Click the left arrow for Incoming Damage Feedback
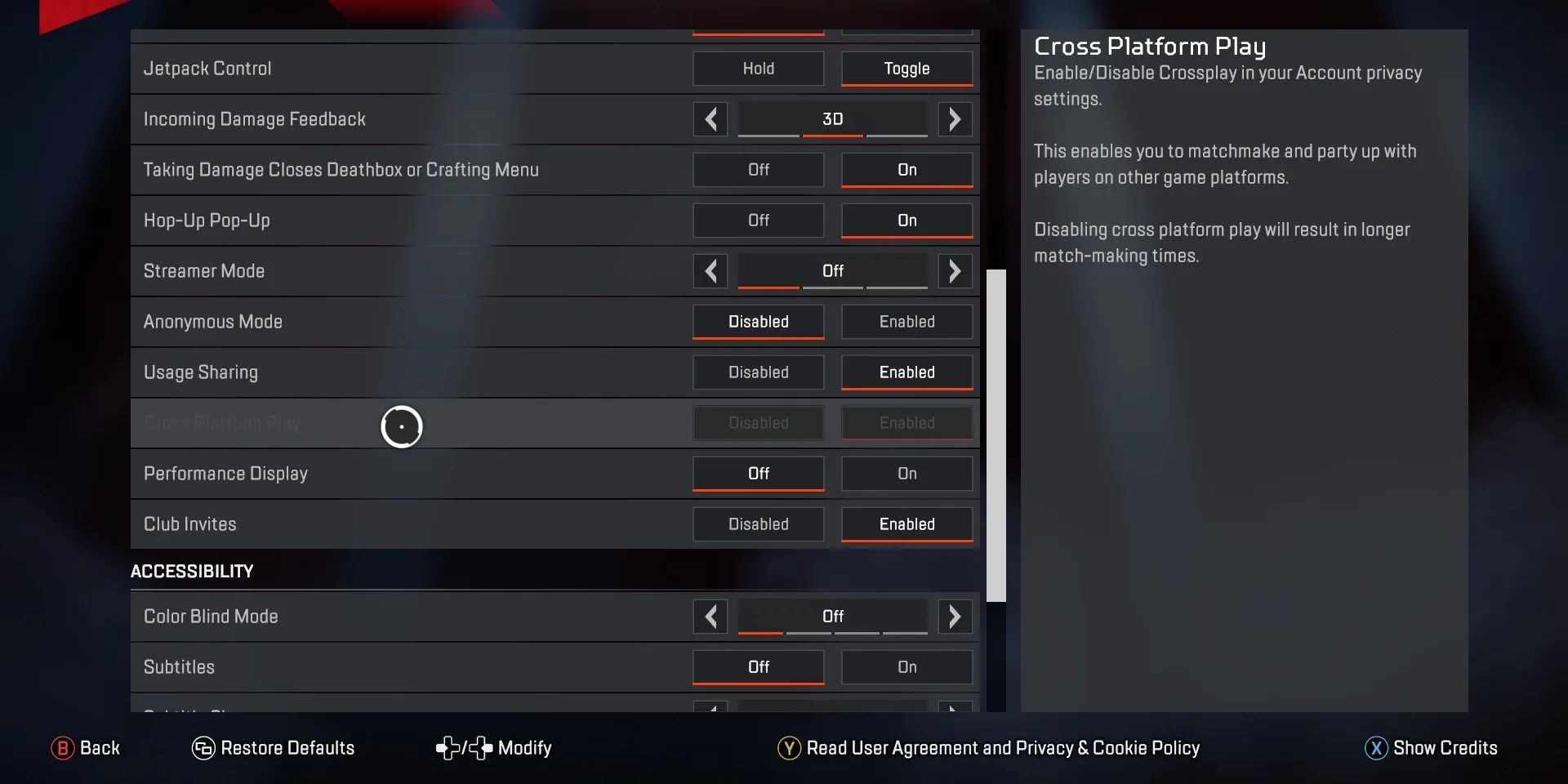This screenshot has width=1568, height=784. tap(710, 118)
